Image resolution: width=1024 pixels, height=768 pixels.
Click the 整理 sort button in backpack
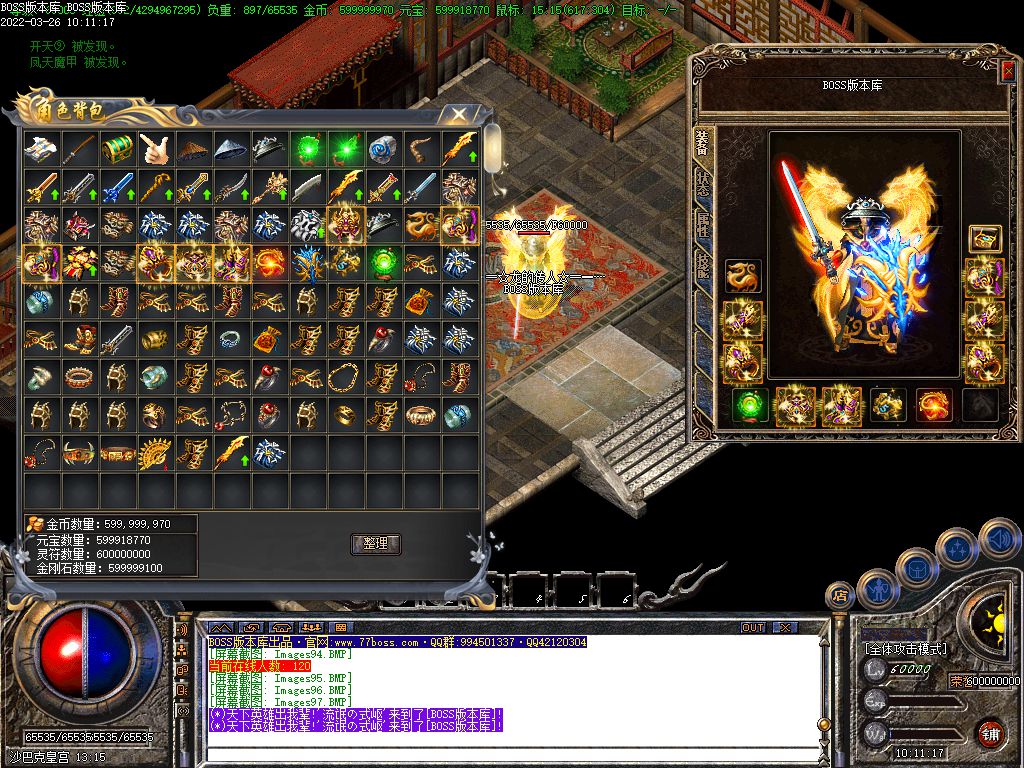375,544
